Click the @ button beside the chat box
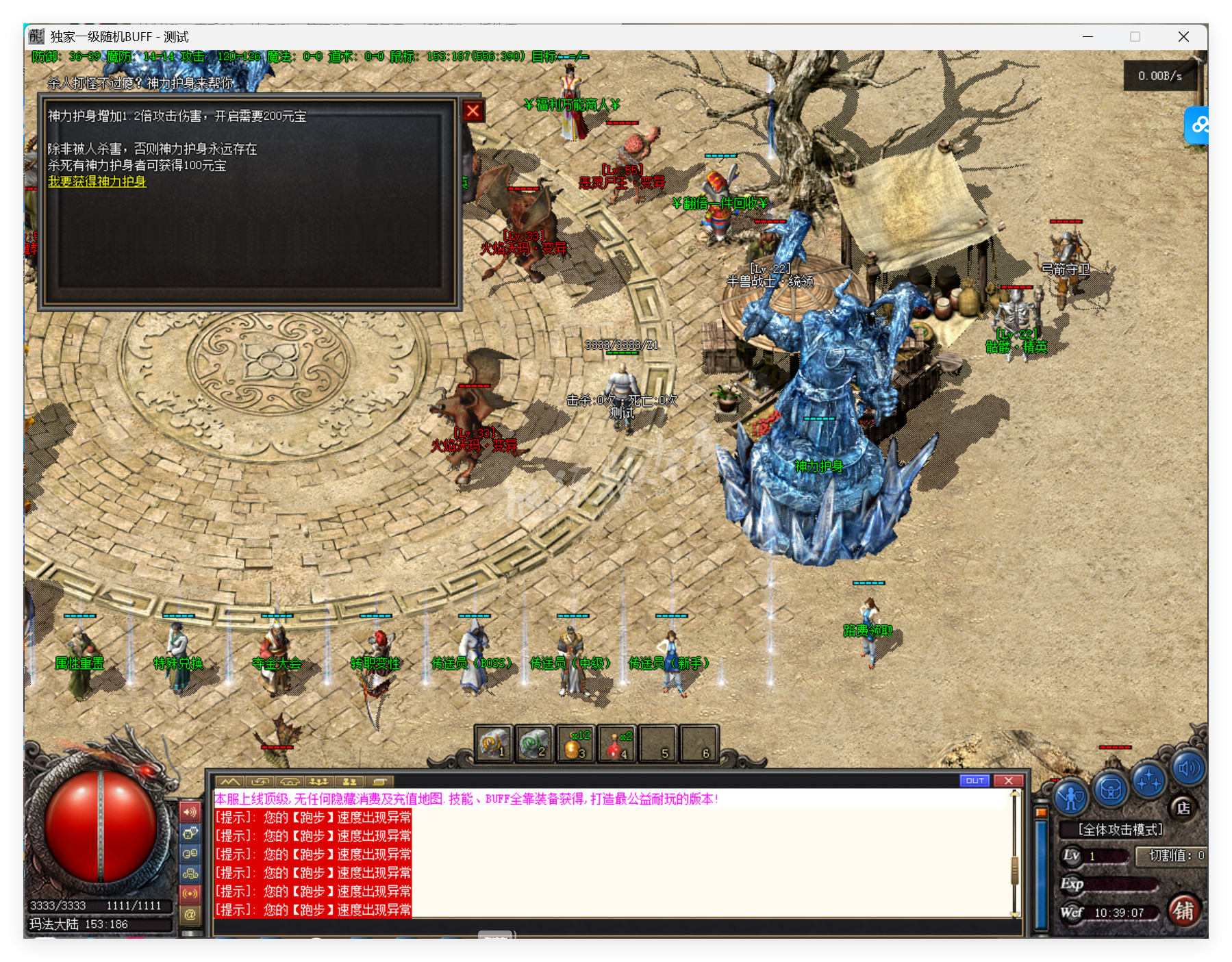1232x962 pixels. point(190,914)
